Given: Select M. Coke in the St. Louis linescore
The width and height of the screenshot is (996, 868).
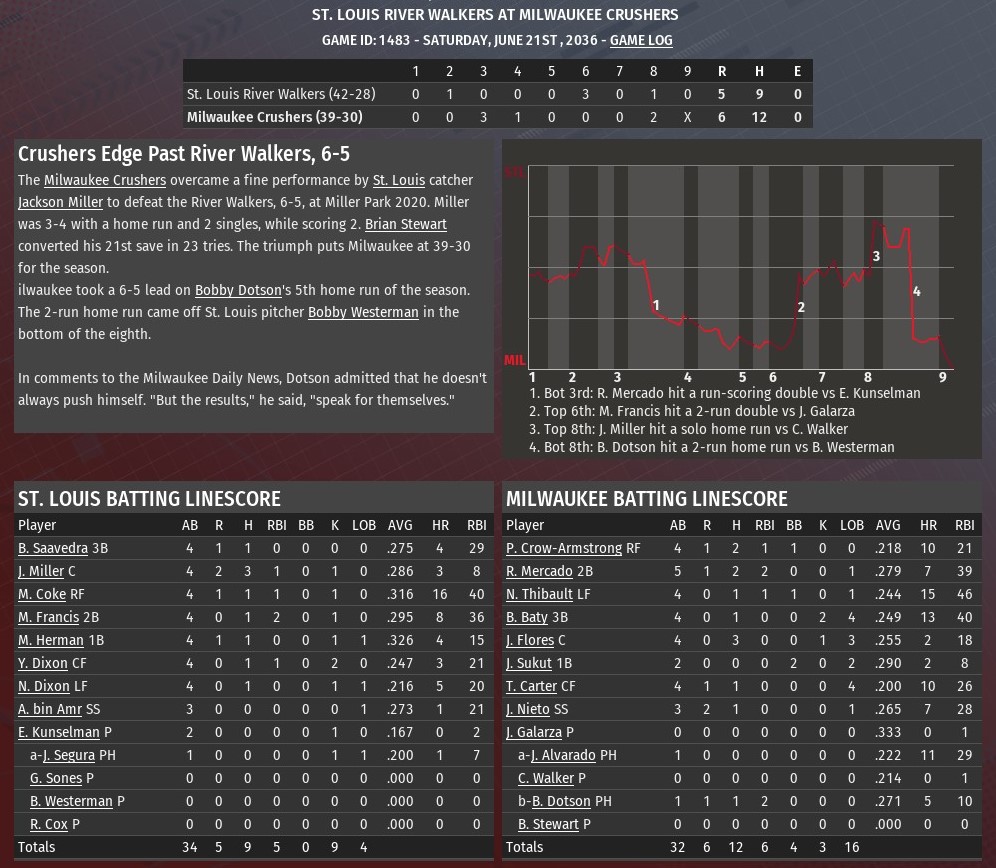Looking at the screenshot, I should point(41,594).
